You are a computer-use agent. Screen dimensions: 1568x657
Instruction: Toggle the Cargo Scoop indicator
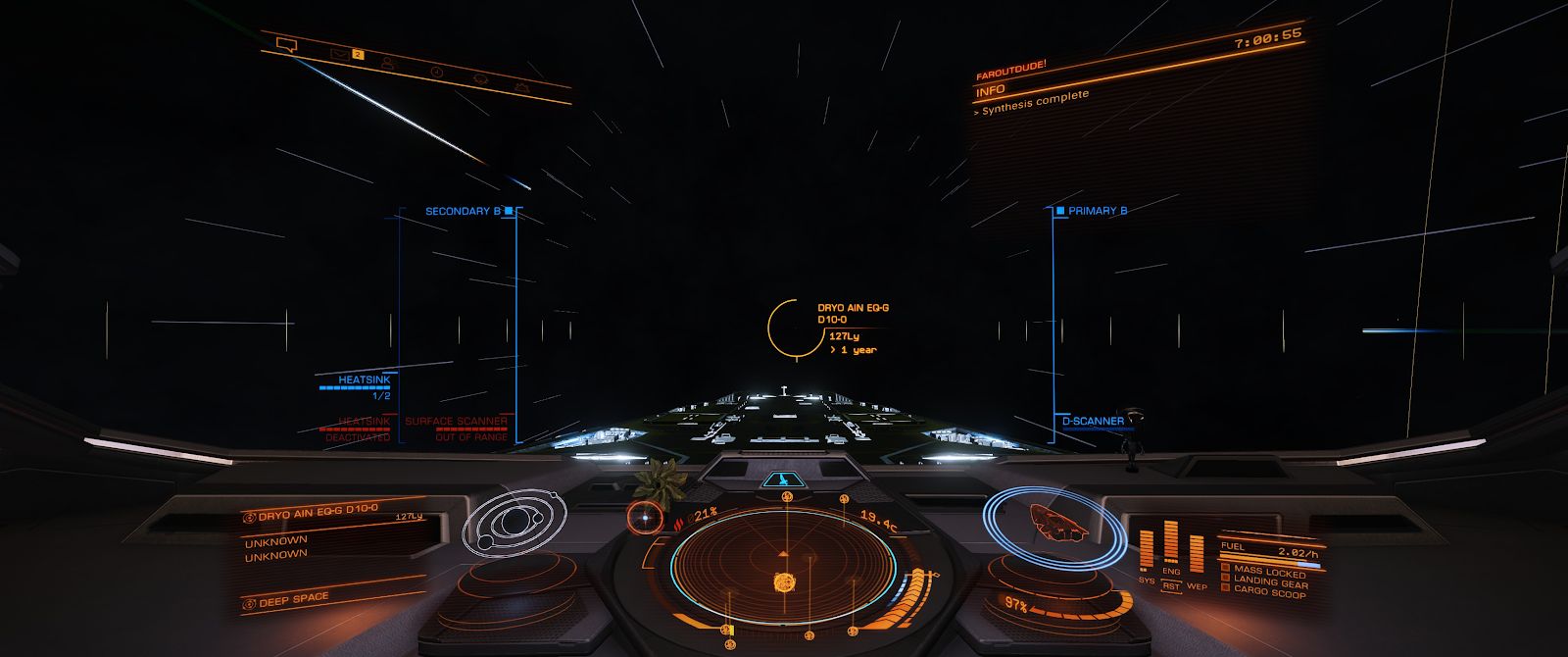click(1269, 592)
